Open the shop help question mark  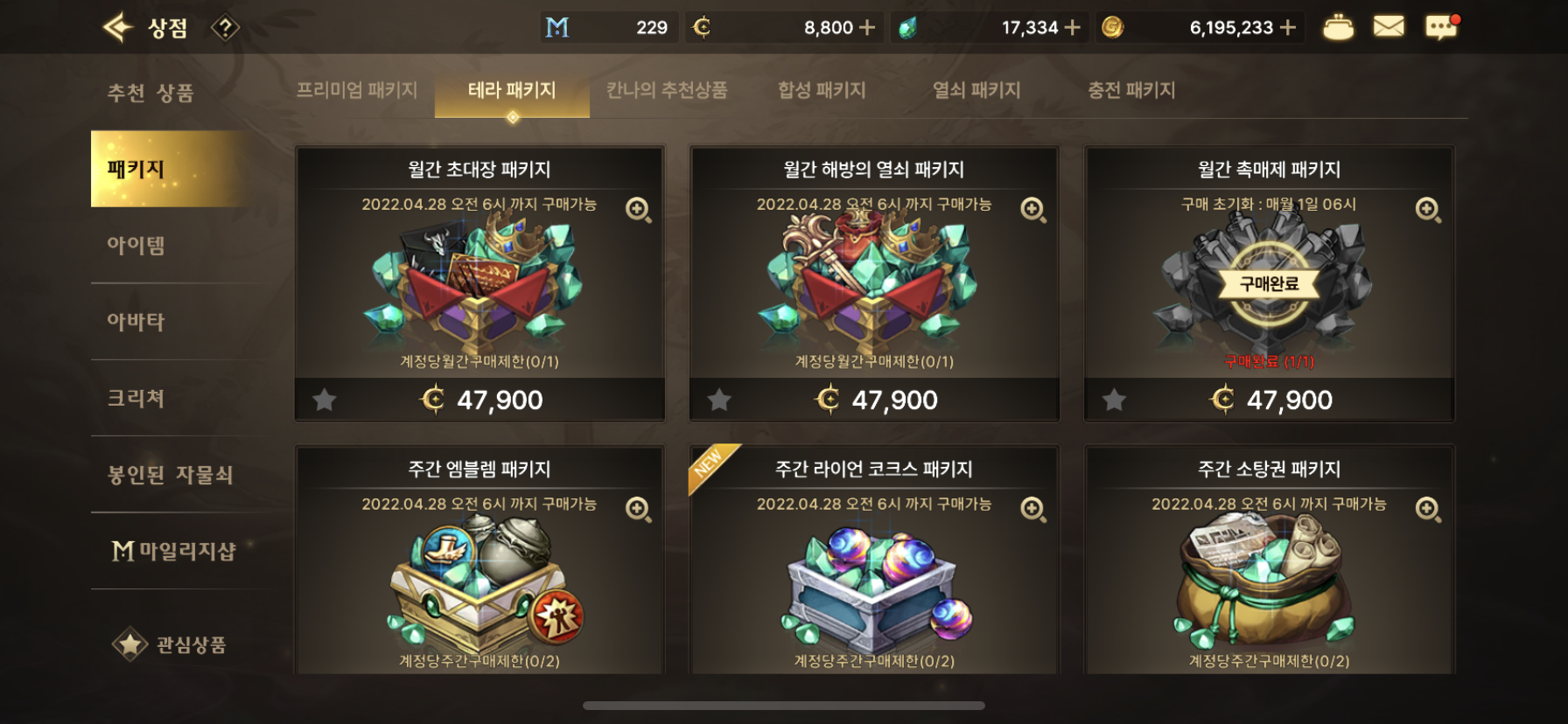(x=225, y=29)
